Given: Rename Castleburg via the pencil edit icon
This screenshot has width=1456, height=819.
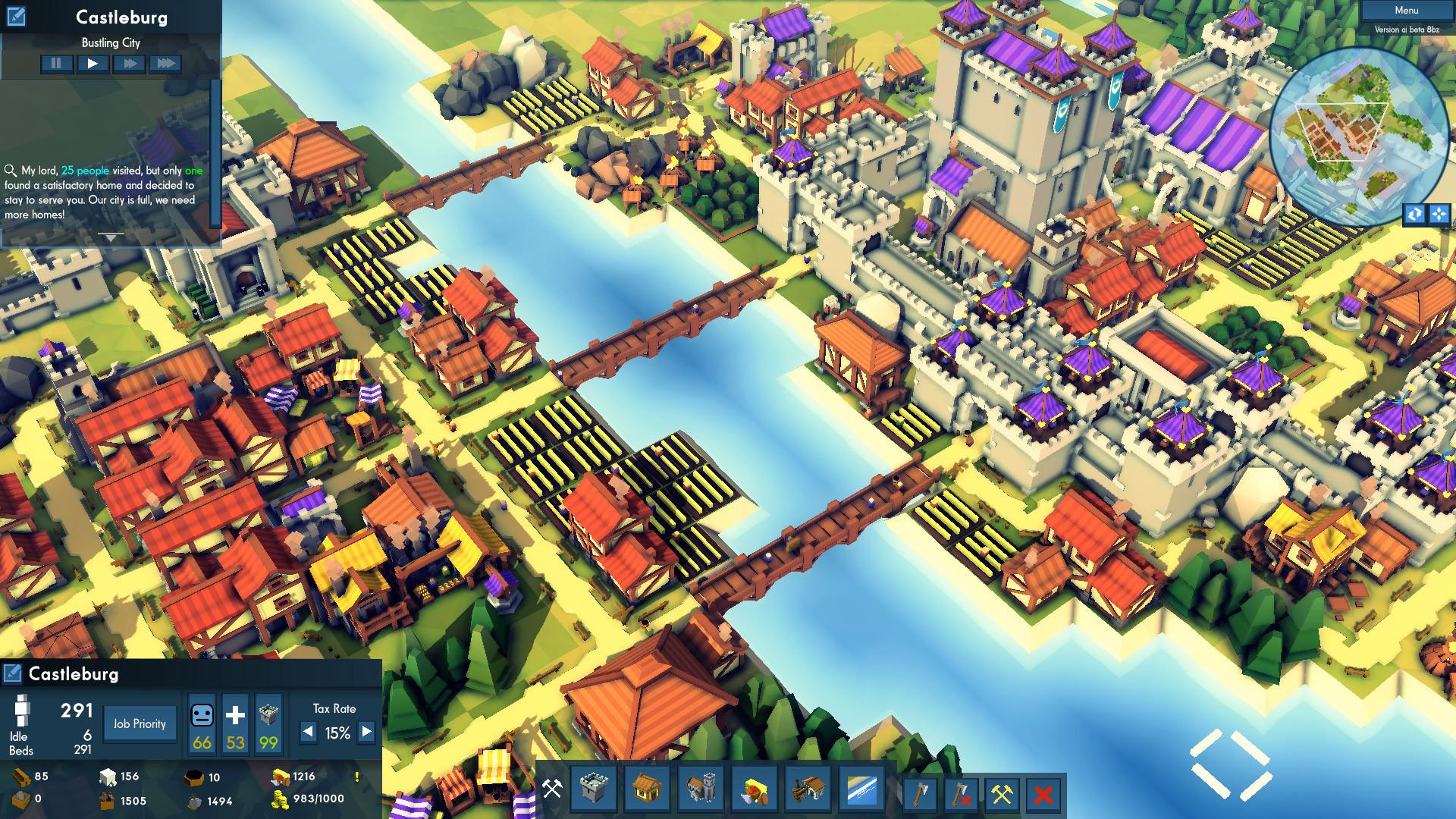Looking at the screenshot, I should (12, 672).
